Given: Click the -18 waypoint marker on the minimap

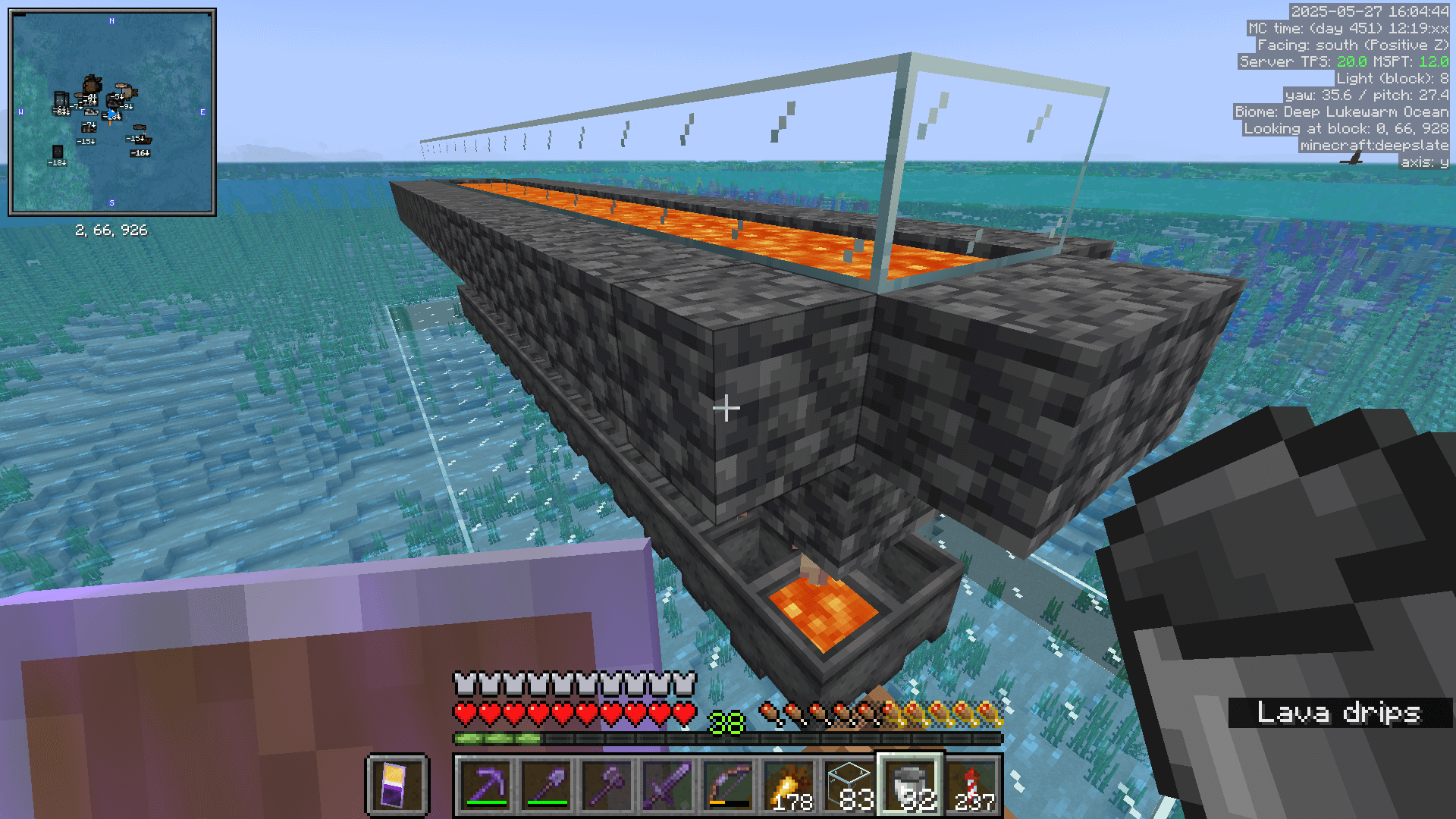Looking at the screenshot, I should tap(58, 162).
